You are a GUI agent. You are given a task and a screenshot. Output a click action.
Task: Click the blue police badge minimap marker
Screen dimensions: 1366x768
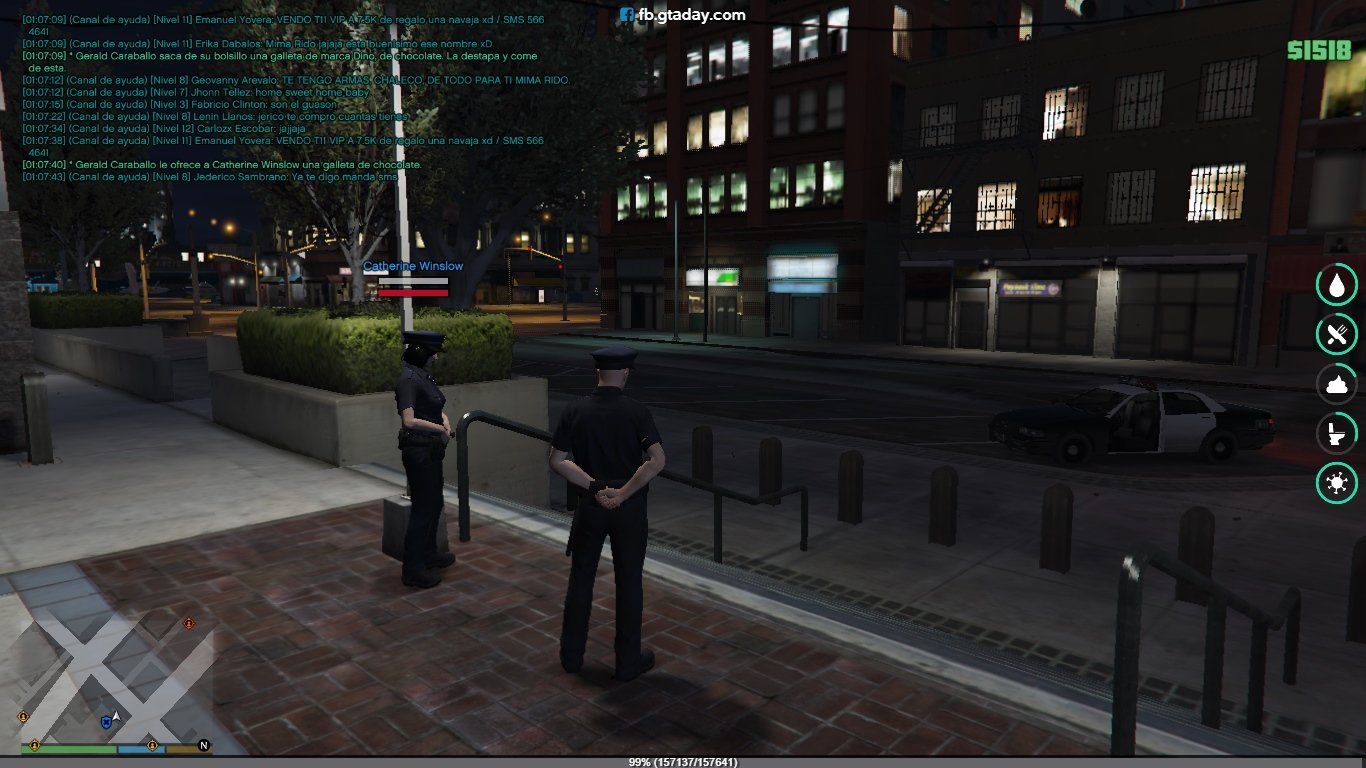(x=106, y=720)
